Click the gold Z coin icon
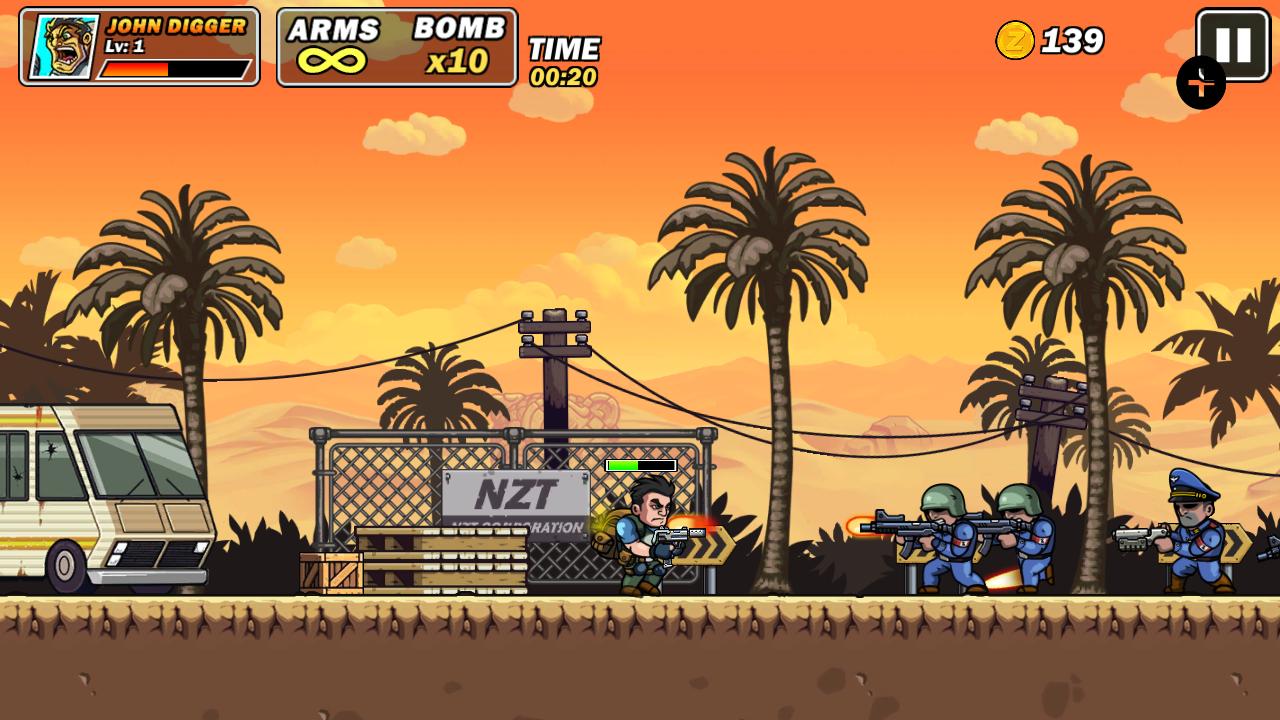 [x=1017, y=42]
